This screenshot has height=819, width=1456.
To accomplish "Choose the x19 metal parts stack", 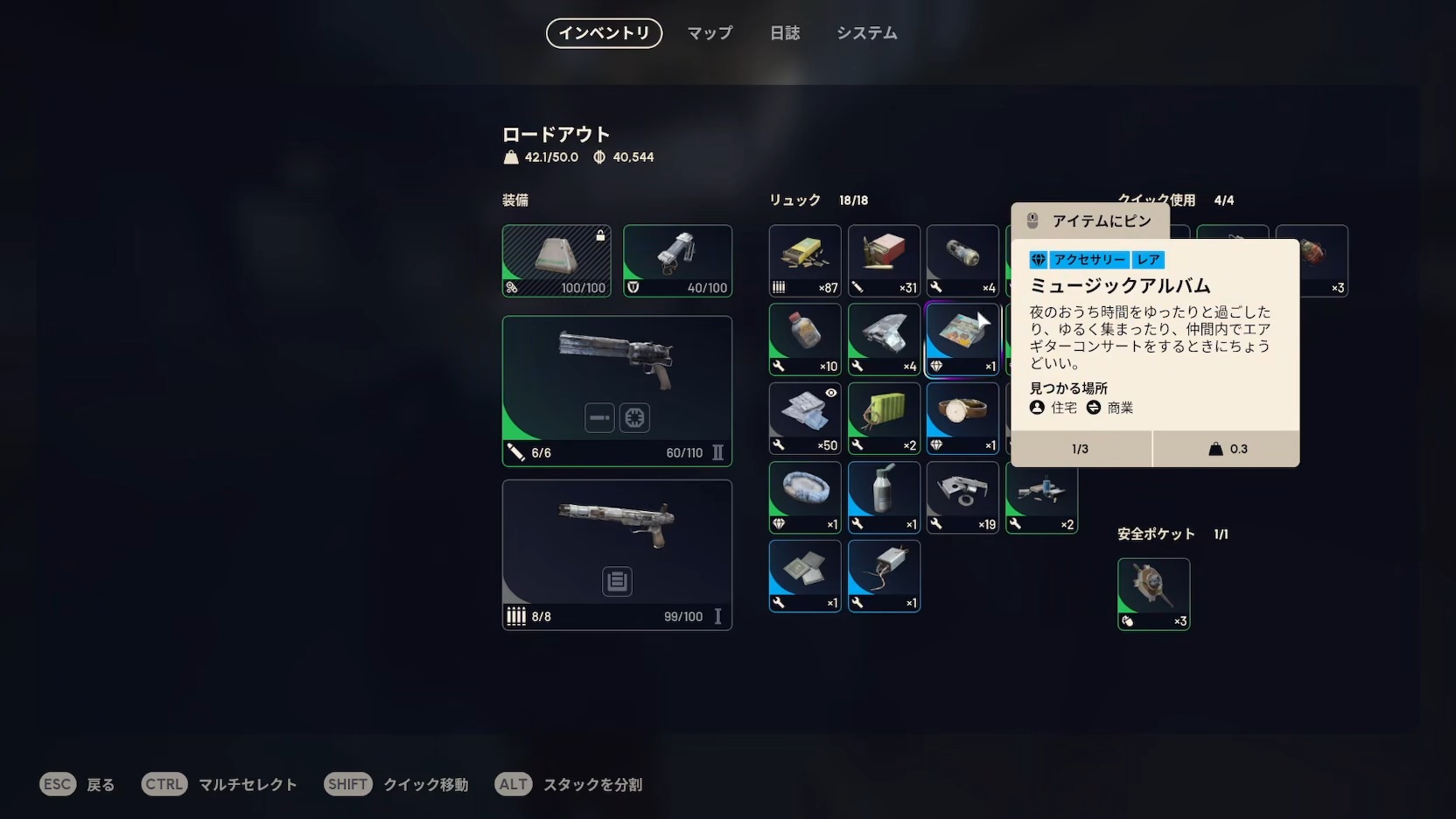I will 962,497.
